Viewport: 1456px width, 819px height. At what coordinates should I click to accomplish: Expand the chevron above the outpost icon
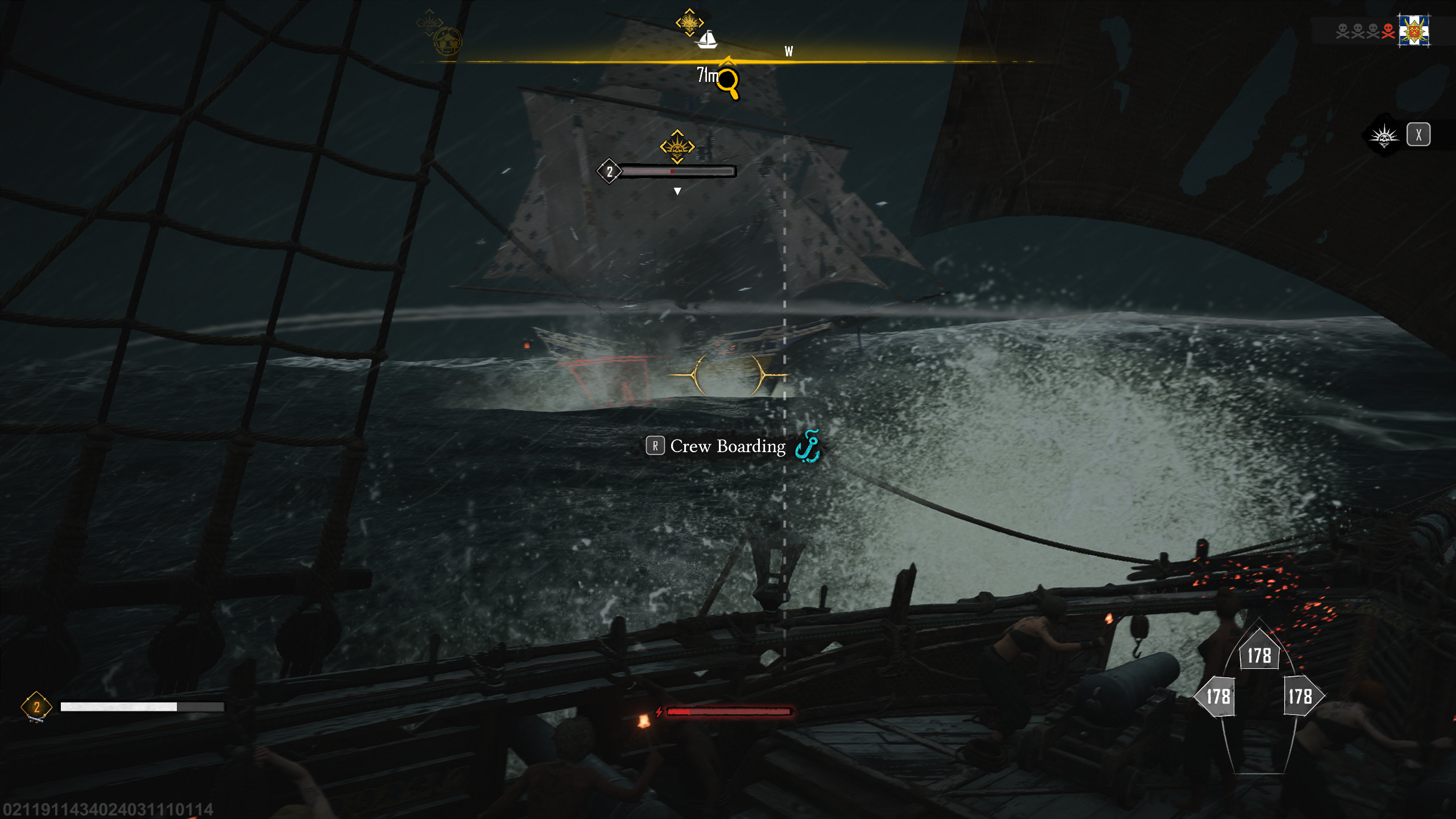[429, 12]
